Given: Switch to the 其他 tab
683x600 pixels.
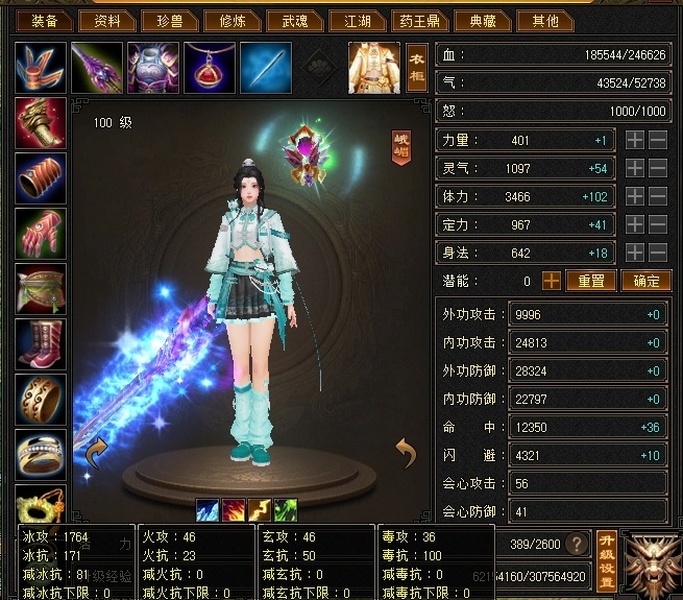Looking at the screenshot, I should pyautogui.click(x=543, y=21).
